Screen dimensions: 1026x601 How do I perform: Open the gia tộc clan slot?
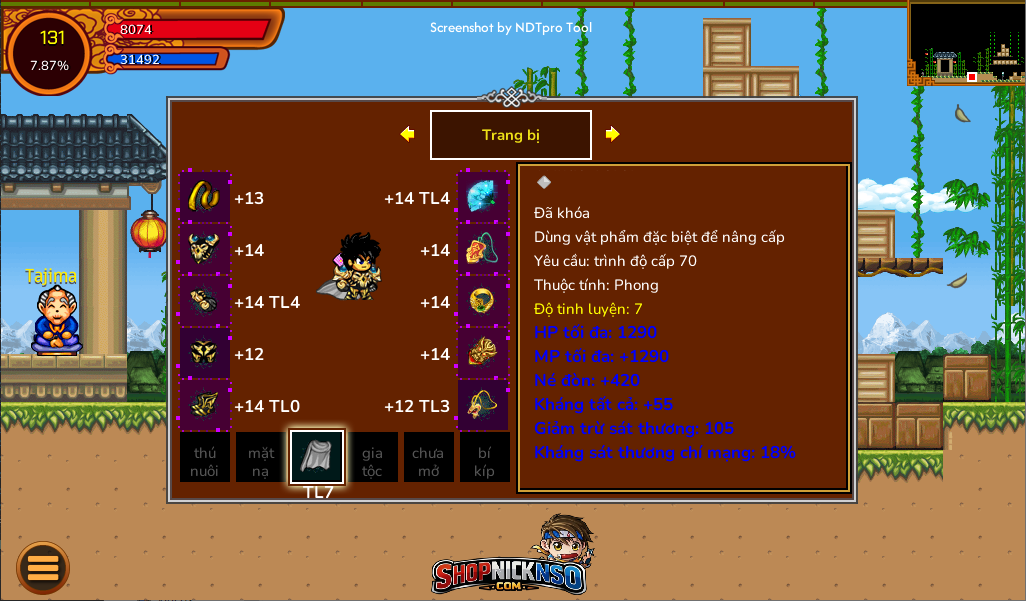coord(373,458)
